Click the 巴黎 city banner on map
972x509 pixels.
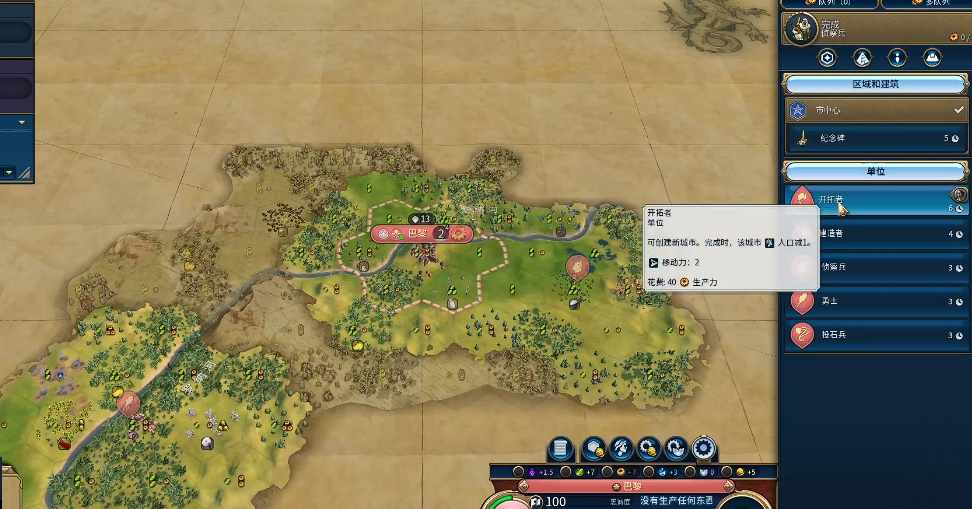[x=420, y=234]
